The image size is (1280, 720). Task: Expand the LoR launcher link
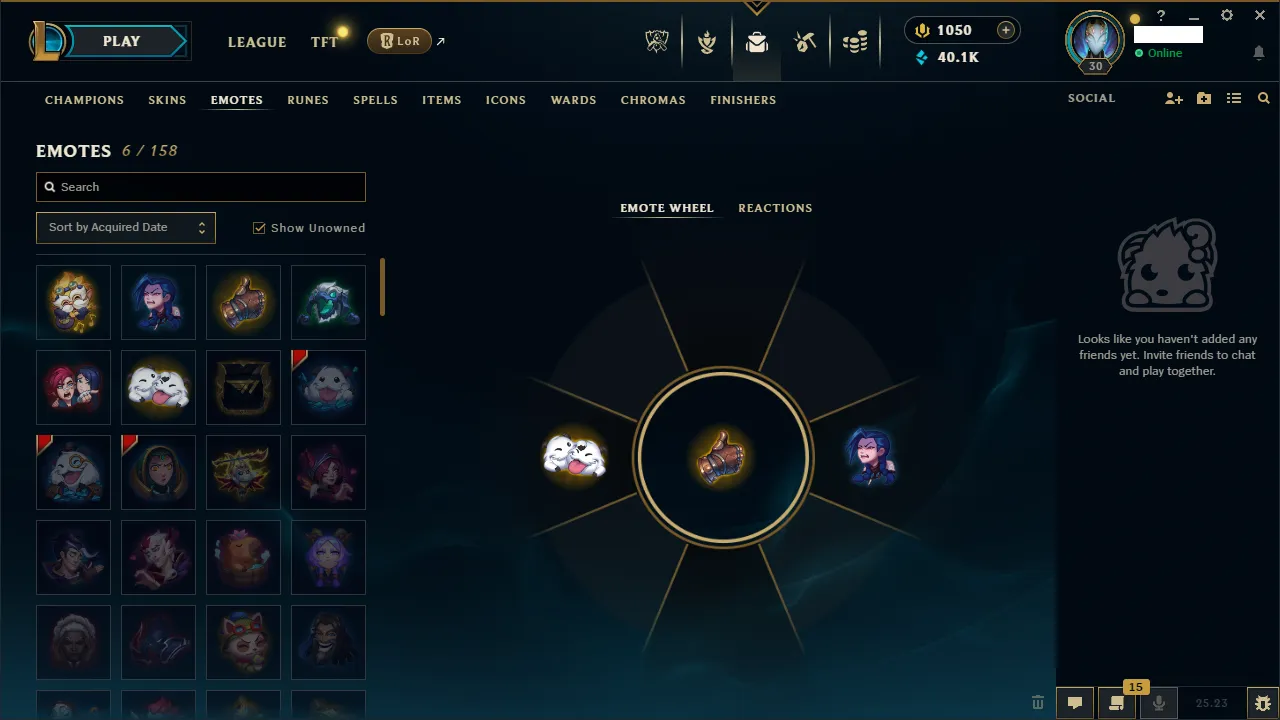click(x=440, y=40)
